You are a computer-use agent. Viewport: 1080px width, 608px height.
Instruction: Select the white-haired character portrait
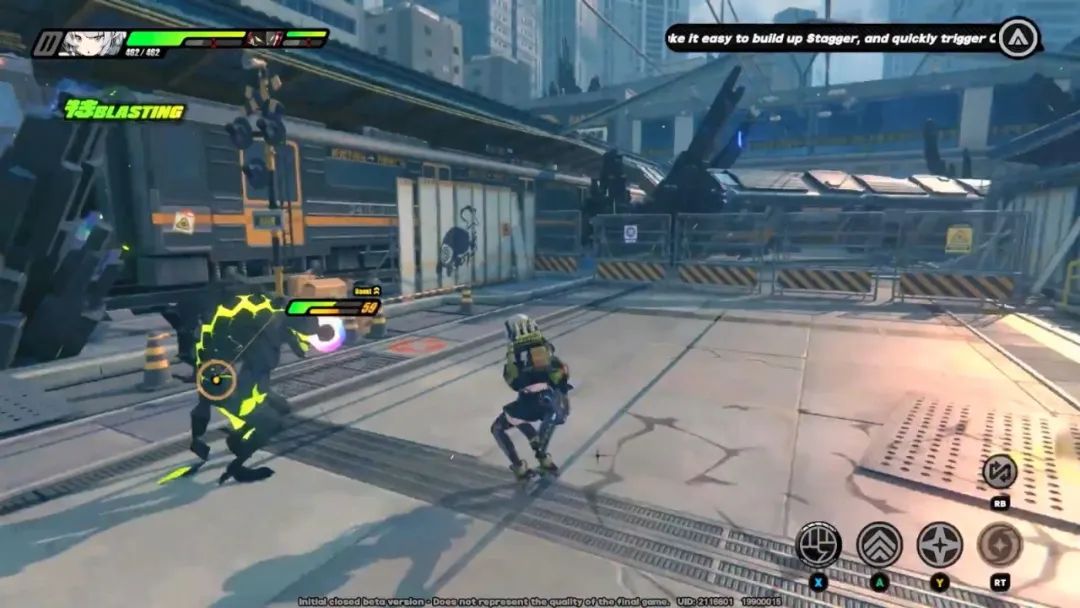pyautogui.click(x=93, y=43)
